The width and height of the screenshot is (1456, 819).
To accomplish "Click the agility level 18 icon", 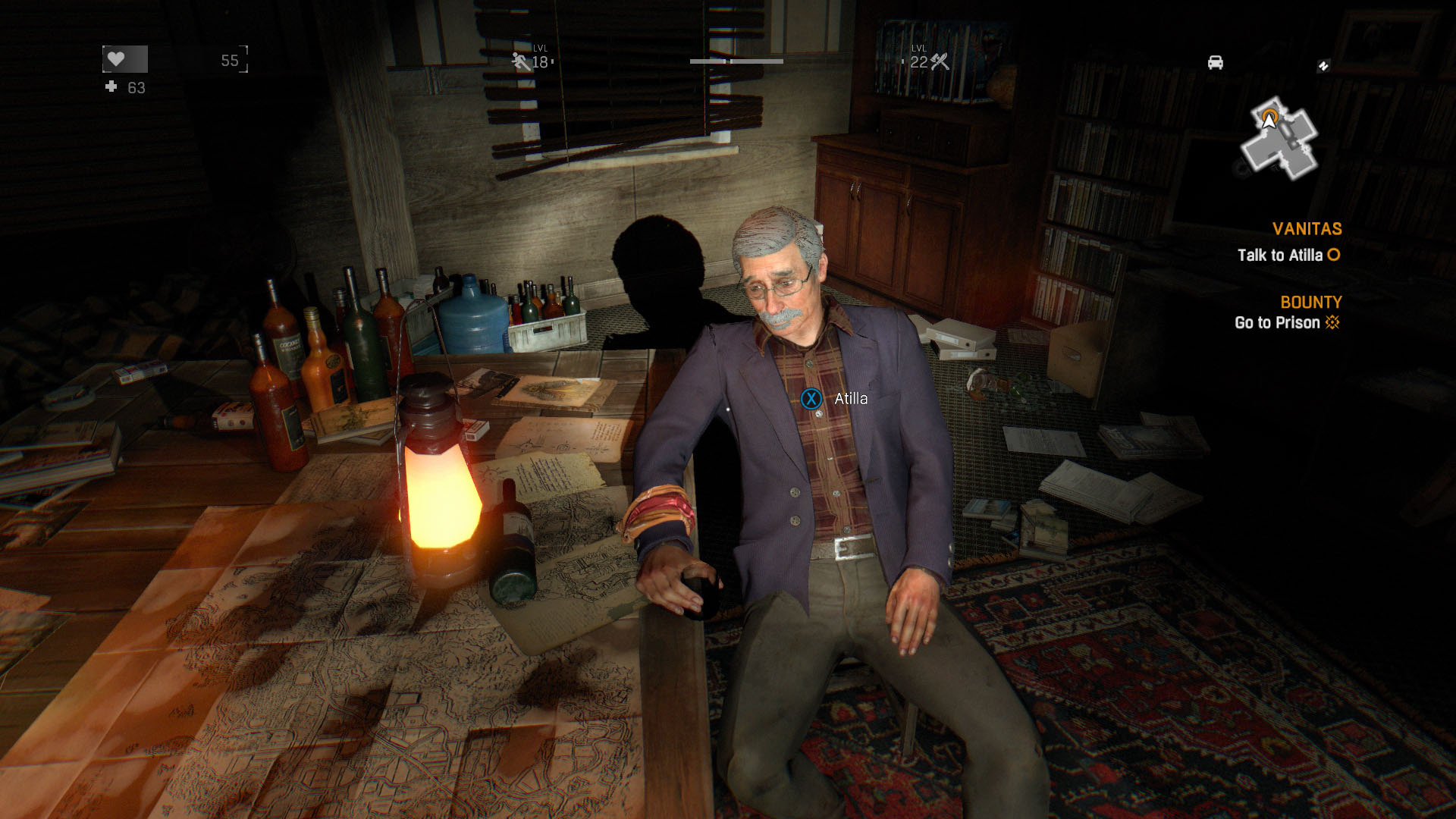I will (x=521, y=61).
